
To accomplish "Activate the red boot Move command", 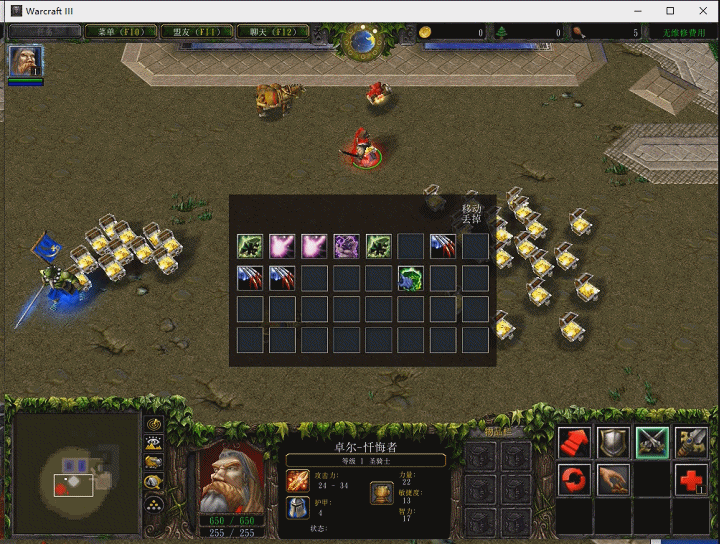I will pos(575,442).
